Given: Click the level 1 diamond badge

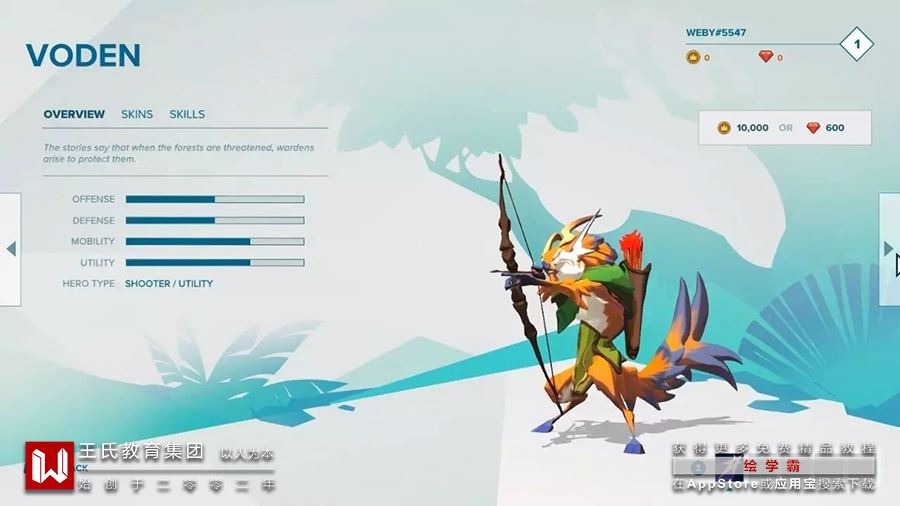Looking at the screenshot, I should (x=857, y=44).
